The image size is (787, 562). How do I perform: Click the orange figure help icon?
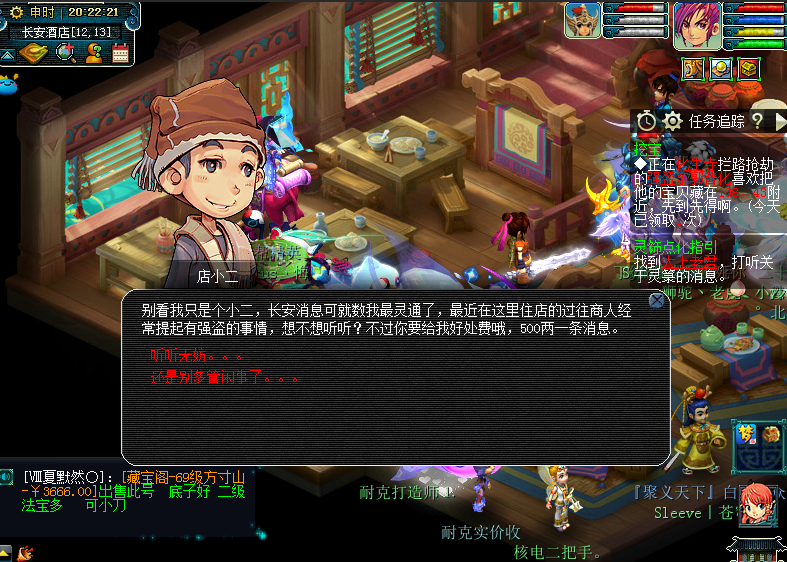(94, 53)
